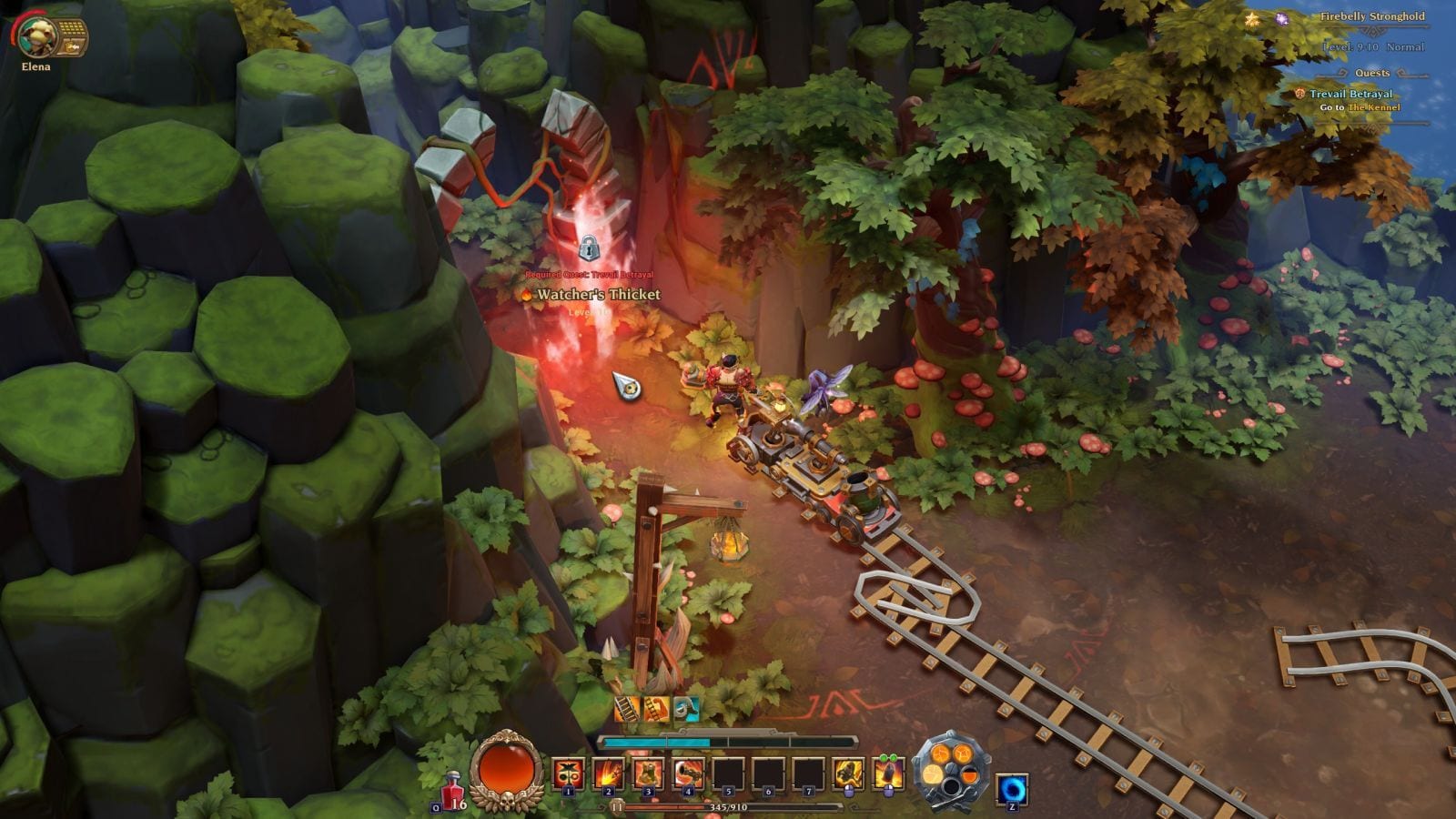Viewport: 1456px width, 819px height.
Task: Open the pet inventory chest icon
Action: [x=71, y=38]
